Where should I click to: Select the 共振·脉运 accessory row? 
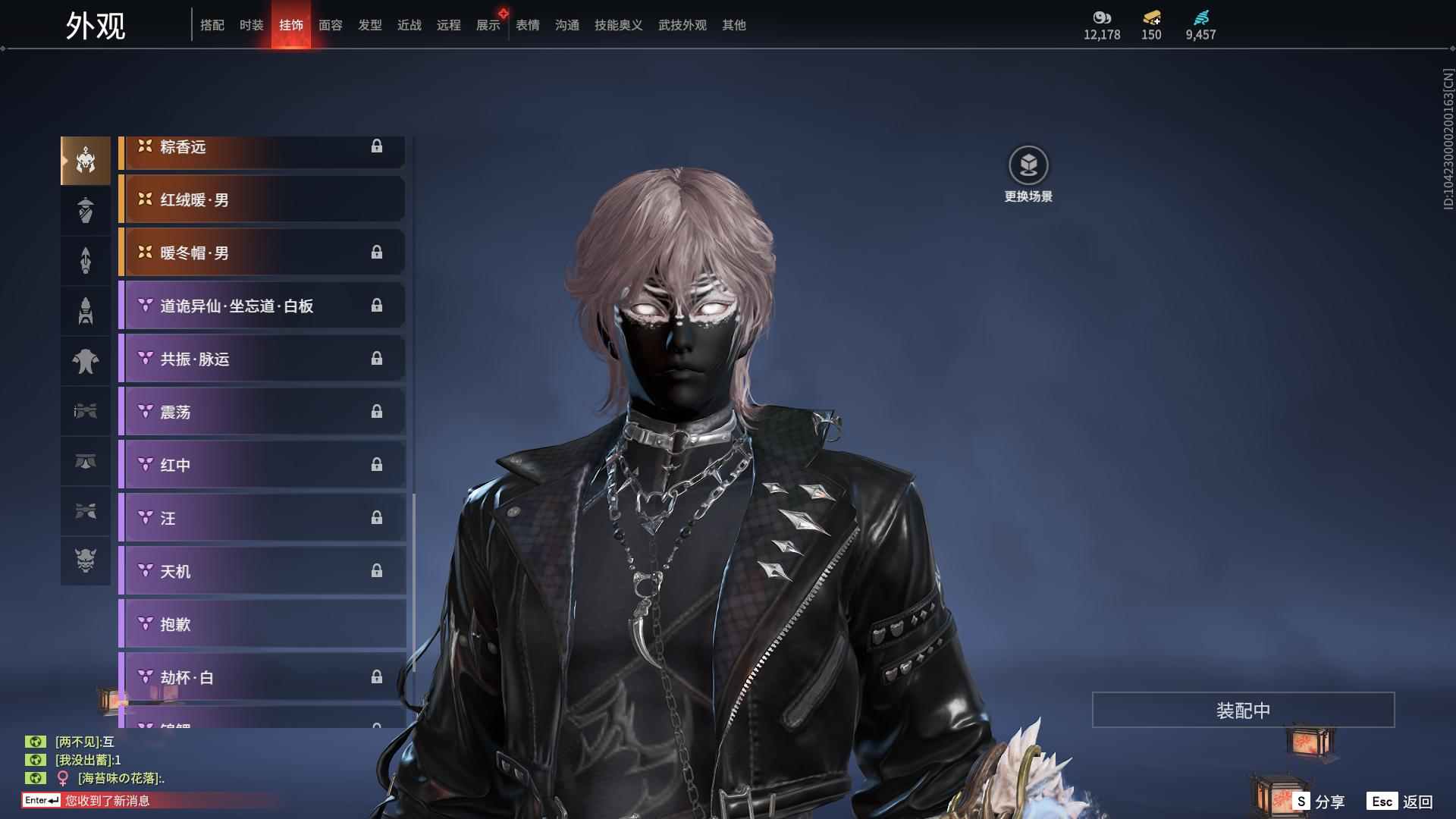[x=262, y=359]
